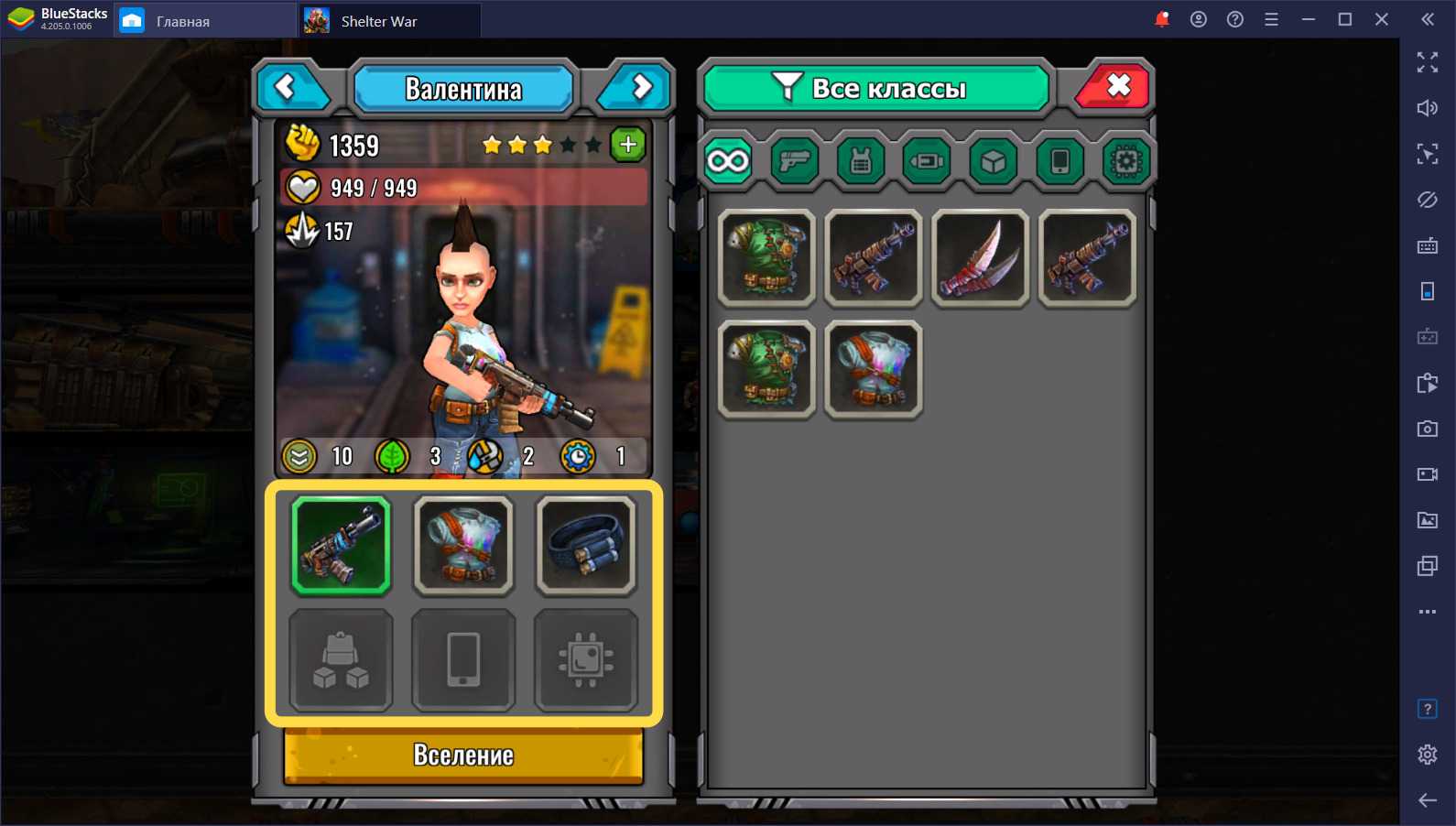Open the 'Все классы' class filter
The width and height of the screenshot is (1456, 826).
point(875,88)
